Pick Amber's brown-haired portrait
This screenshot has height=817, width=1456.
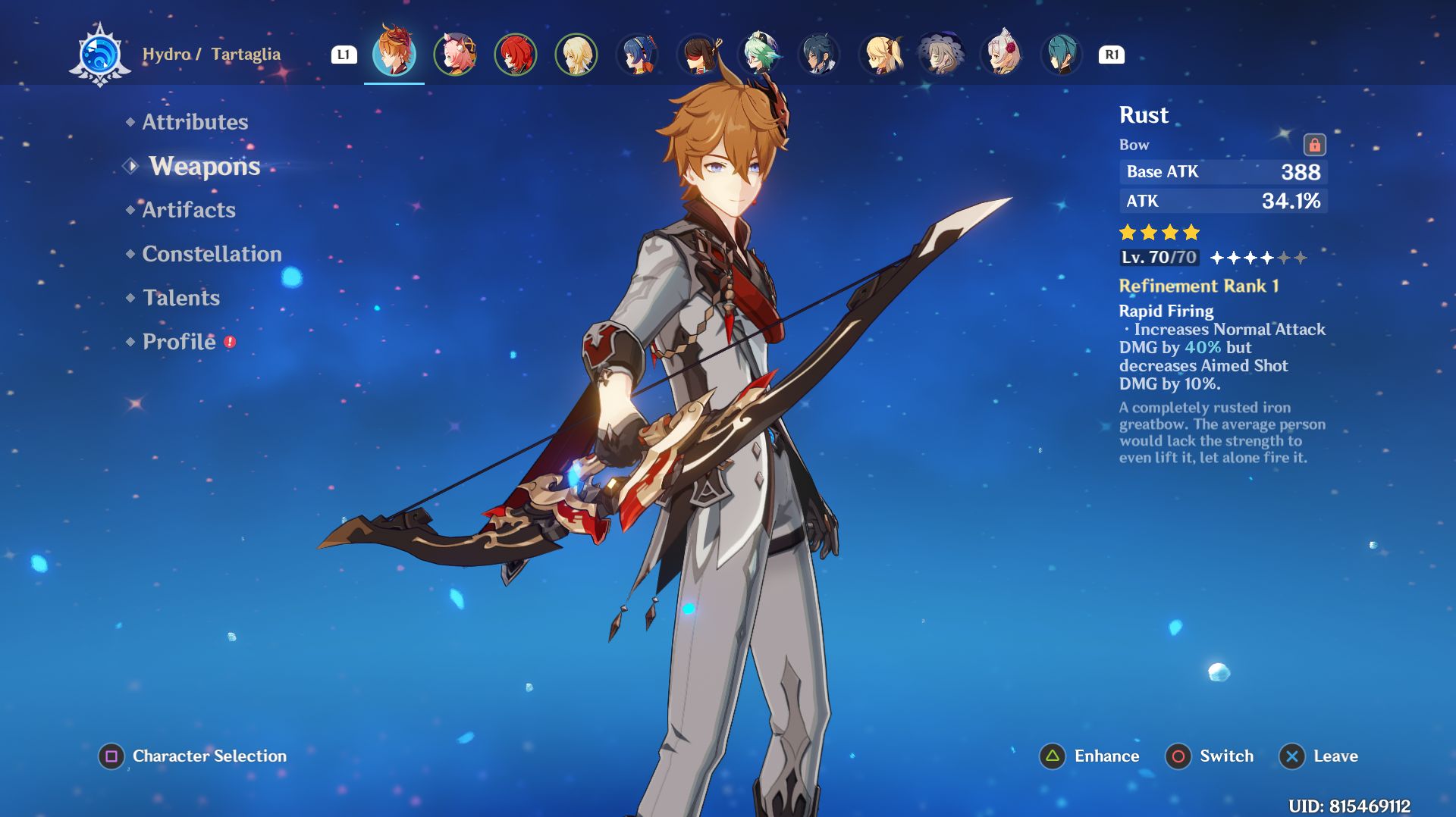(698, 55)
